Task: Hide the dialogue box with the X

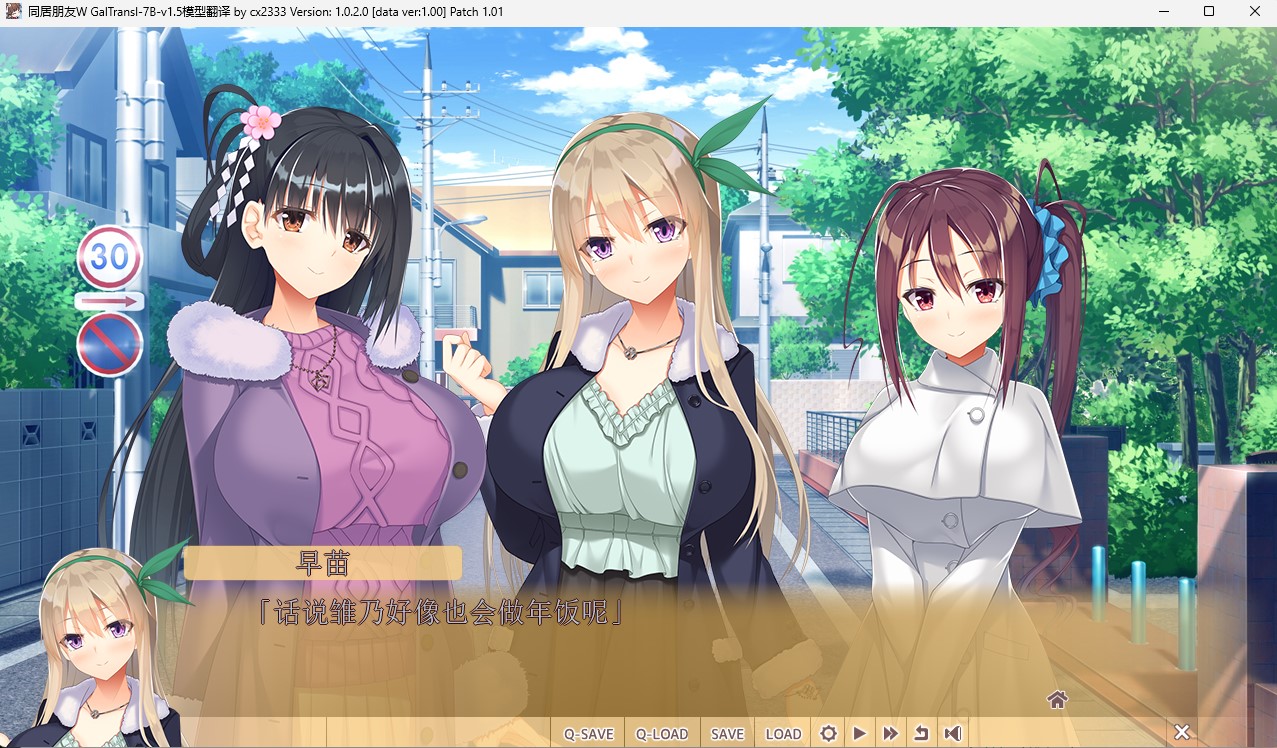Action: 1181,732
